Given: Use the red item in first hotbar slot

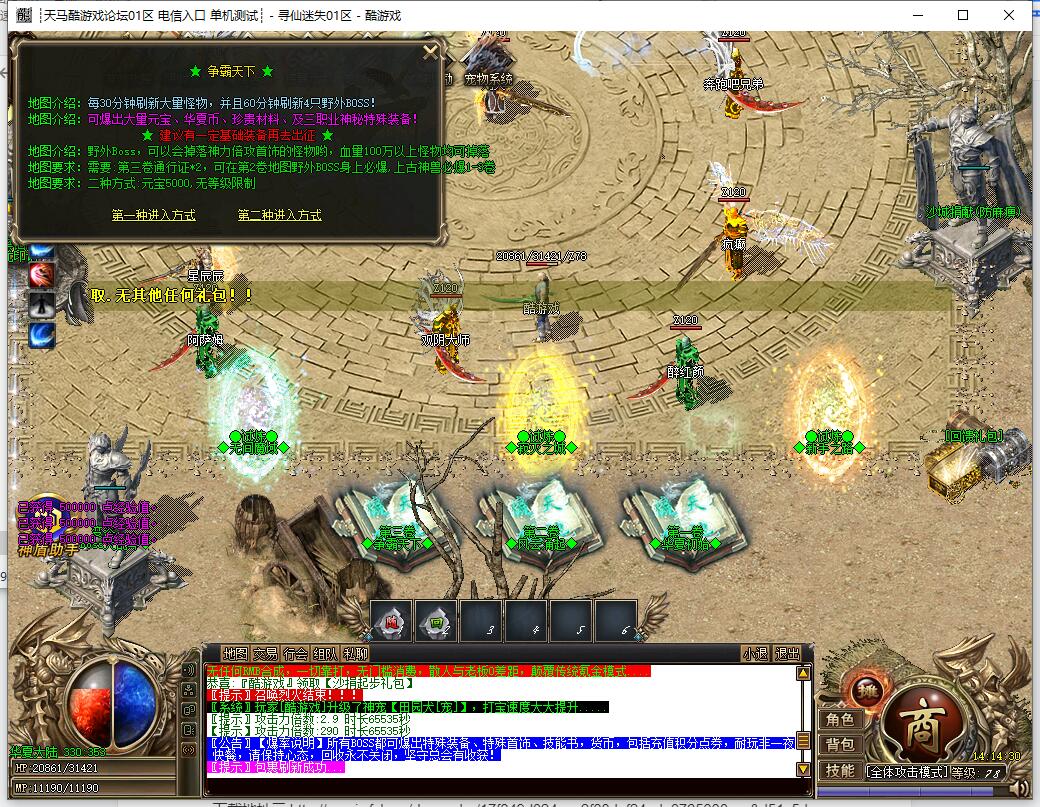Looking at the screenshot, I should pos(392,621).
